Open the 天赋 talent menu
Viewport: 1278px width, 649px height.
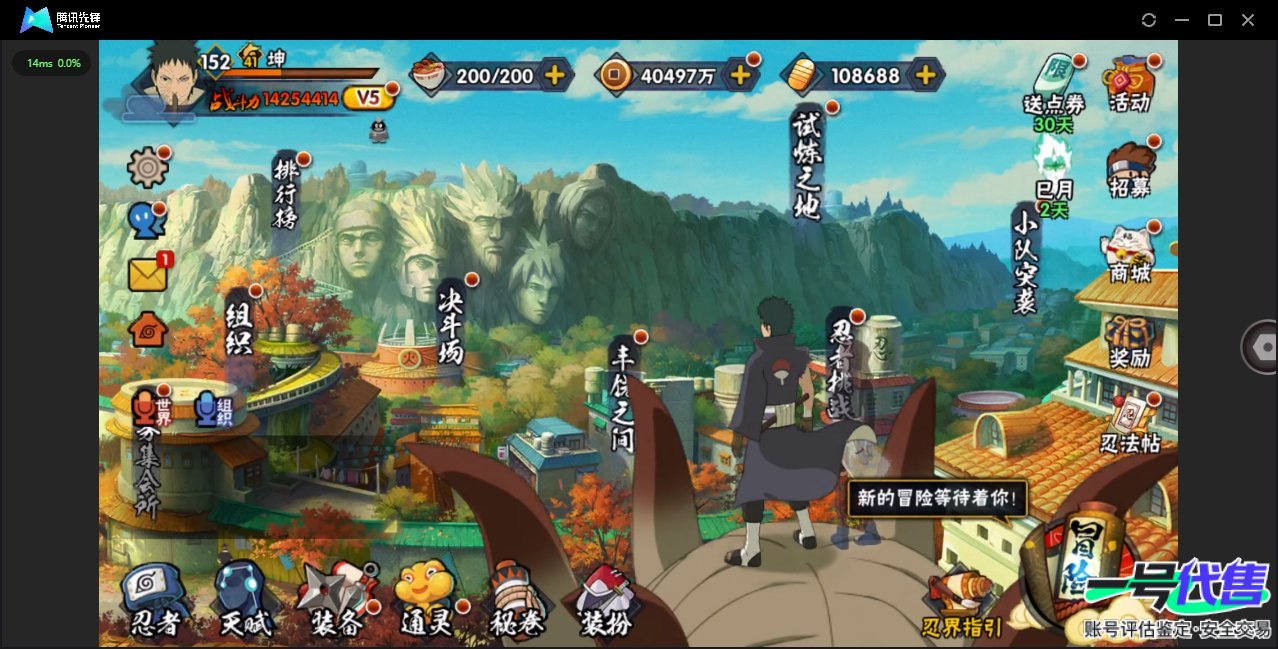point(245,600)
